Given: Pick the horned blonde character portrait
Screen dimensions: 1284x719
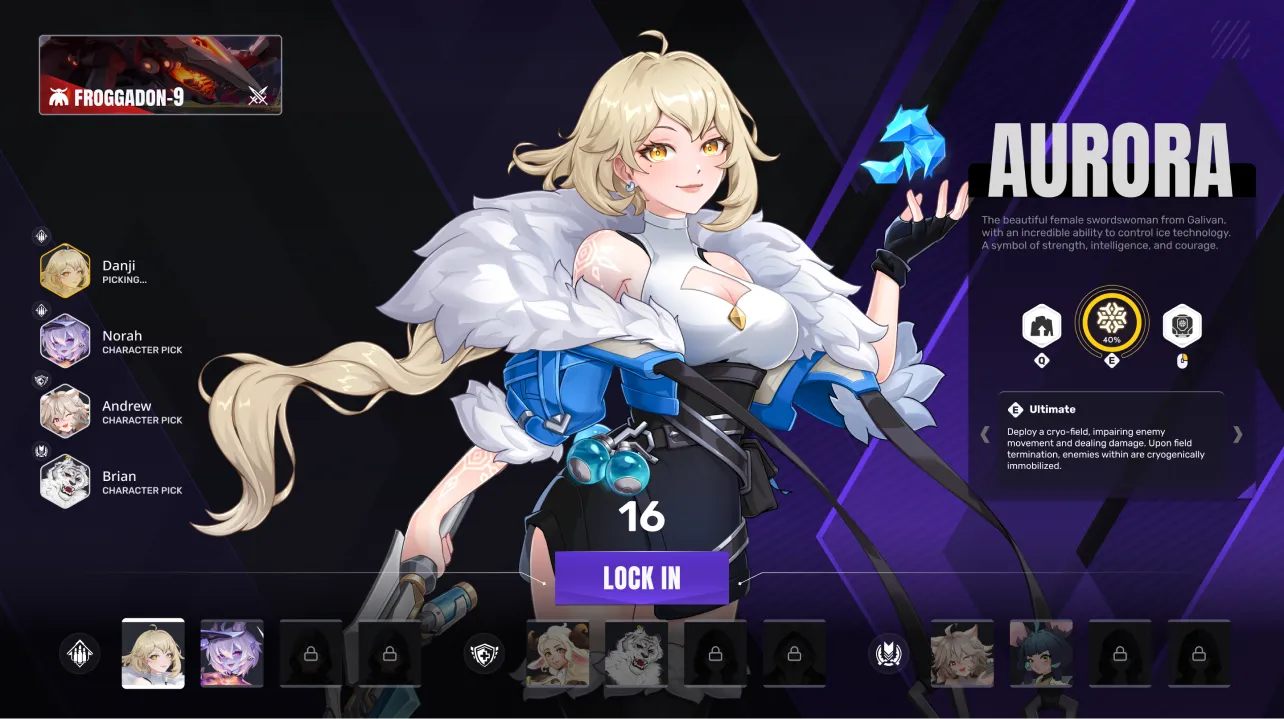Looking at the screenshot, I should pyautogui.click(x=558, y=653).
